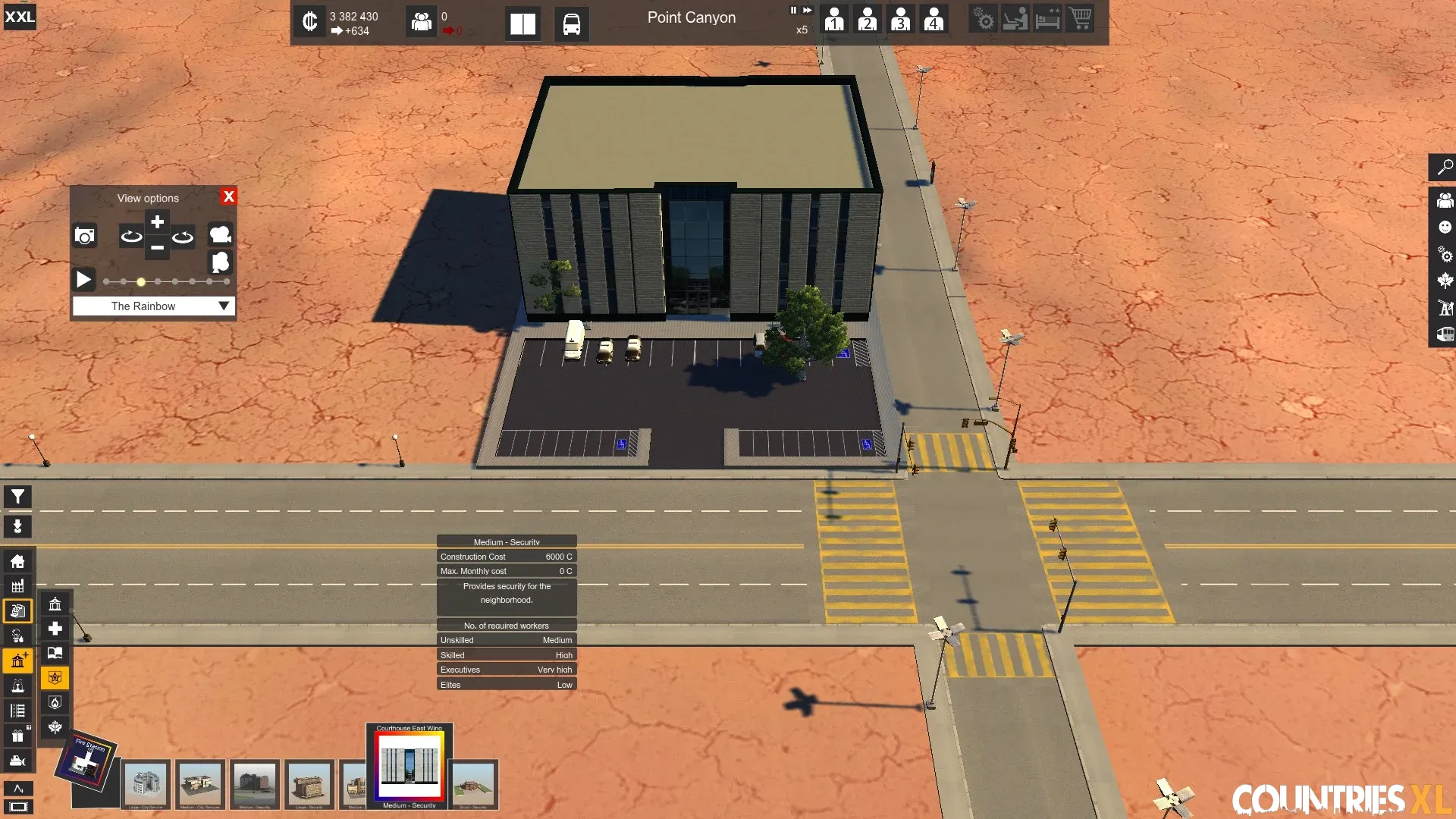Image resolution: width=1456 pixels, height=819 pixels.
Task: Start the View options play button
Action: [83, 280]
